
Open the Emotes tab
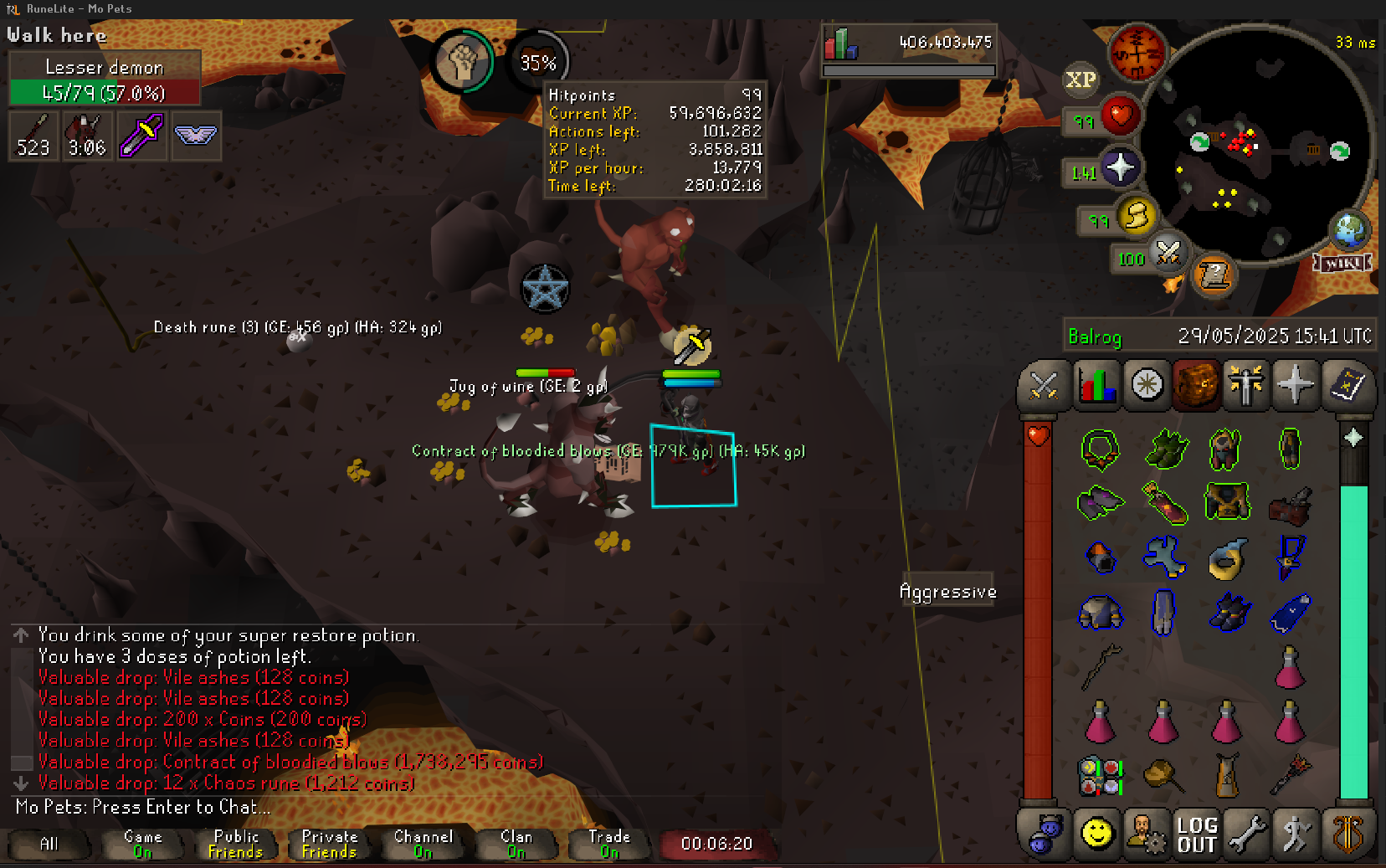1296,835
